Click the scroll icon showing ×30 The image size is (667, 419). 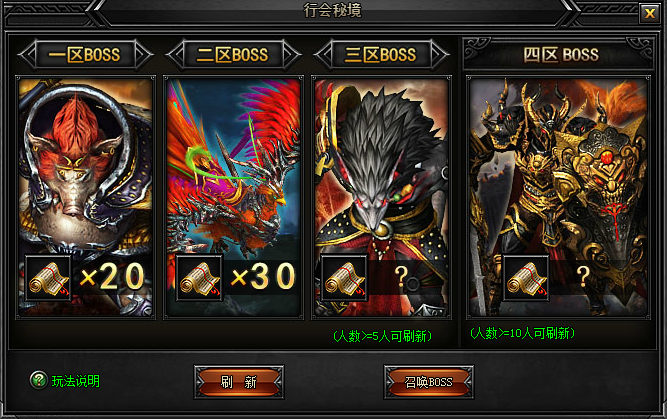click(x=199, y=277)
